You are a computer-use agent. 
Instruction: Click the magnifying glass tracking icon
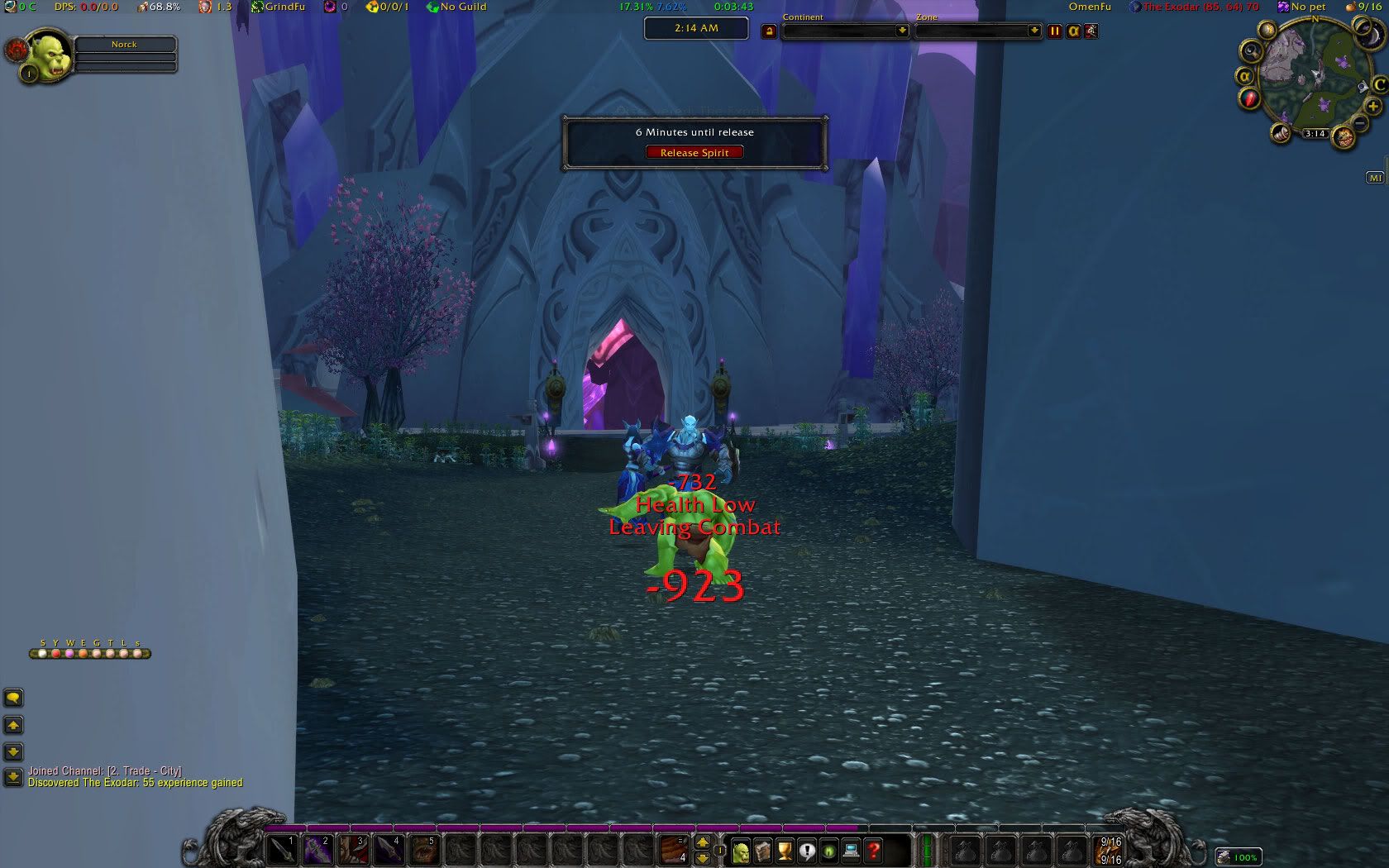[x=1252, y=51]
